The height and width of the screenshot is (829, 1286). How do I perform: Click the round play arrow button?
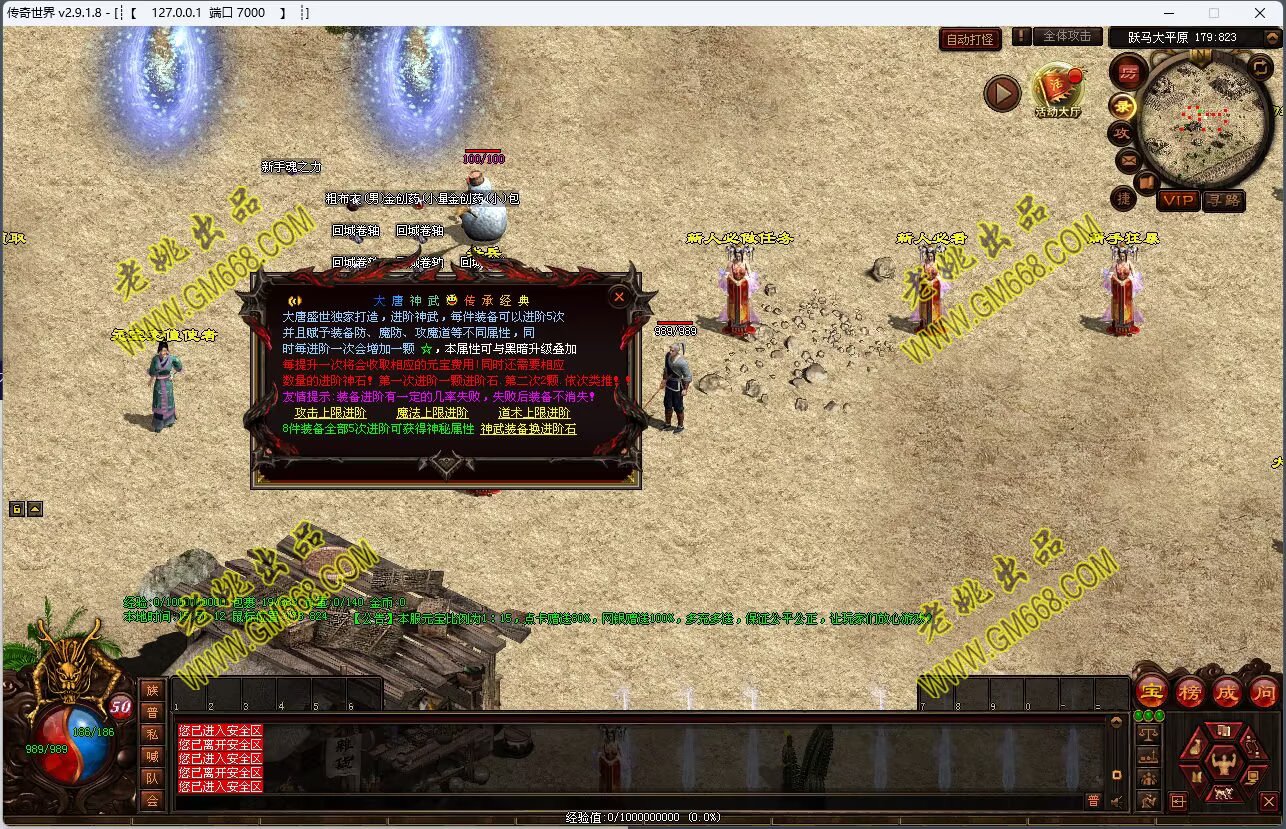1002,93
